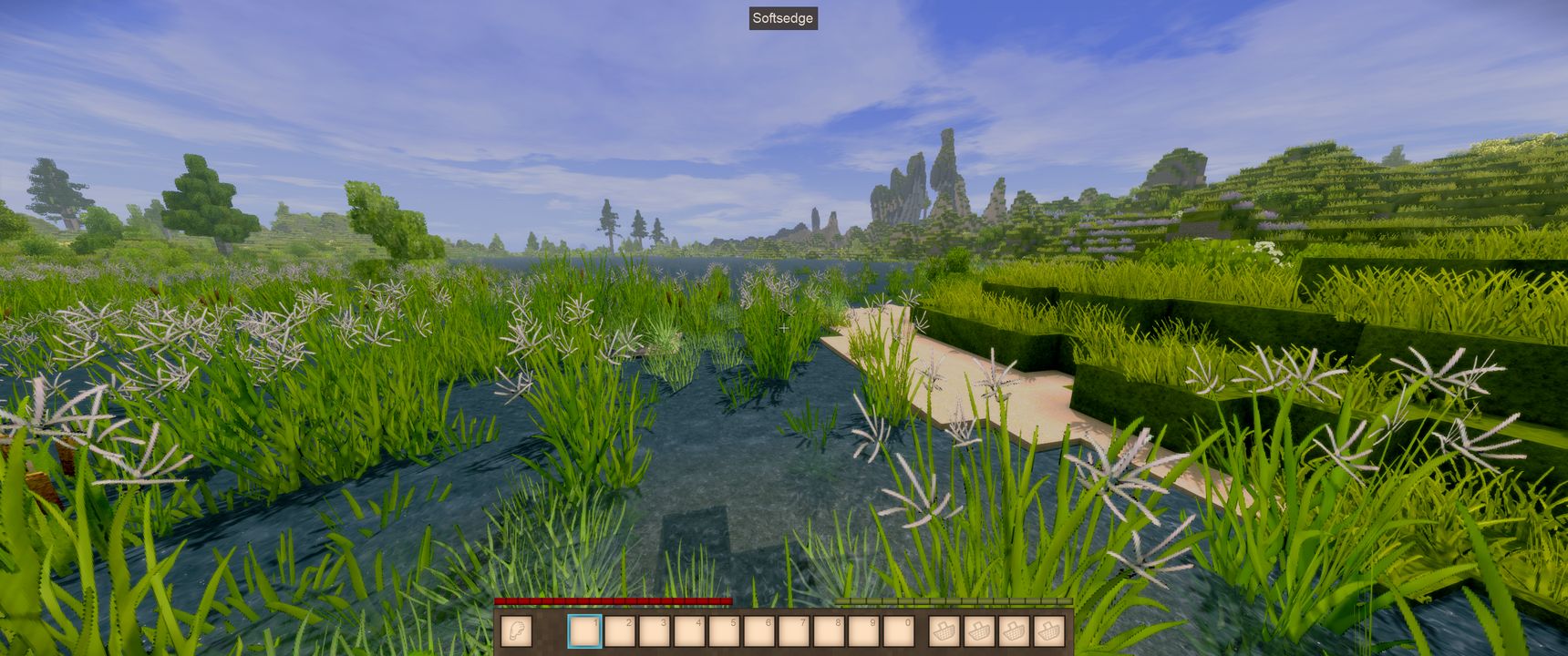
Task: Select hotbar slot 8
Action: [828, 630]
